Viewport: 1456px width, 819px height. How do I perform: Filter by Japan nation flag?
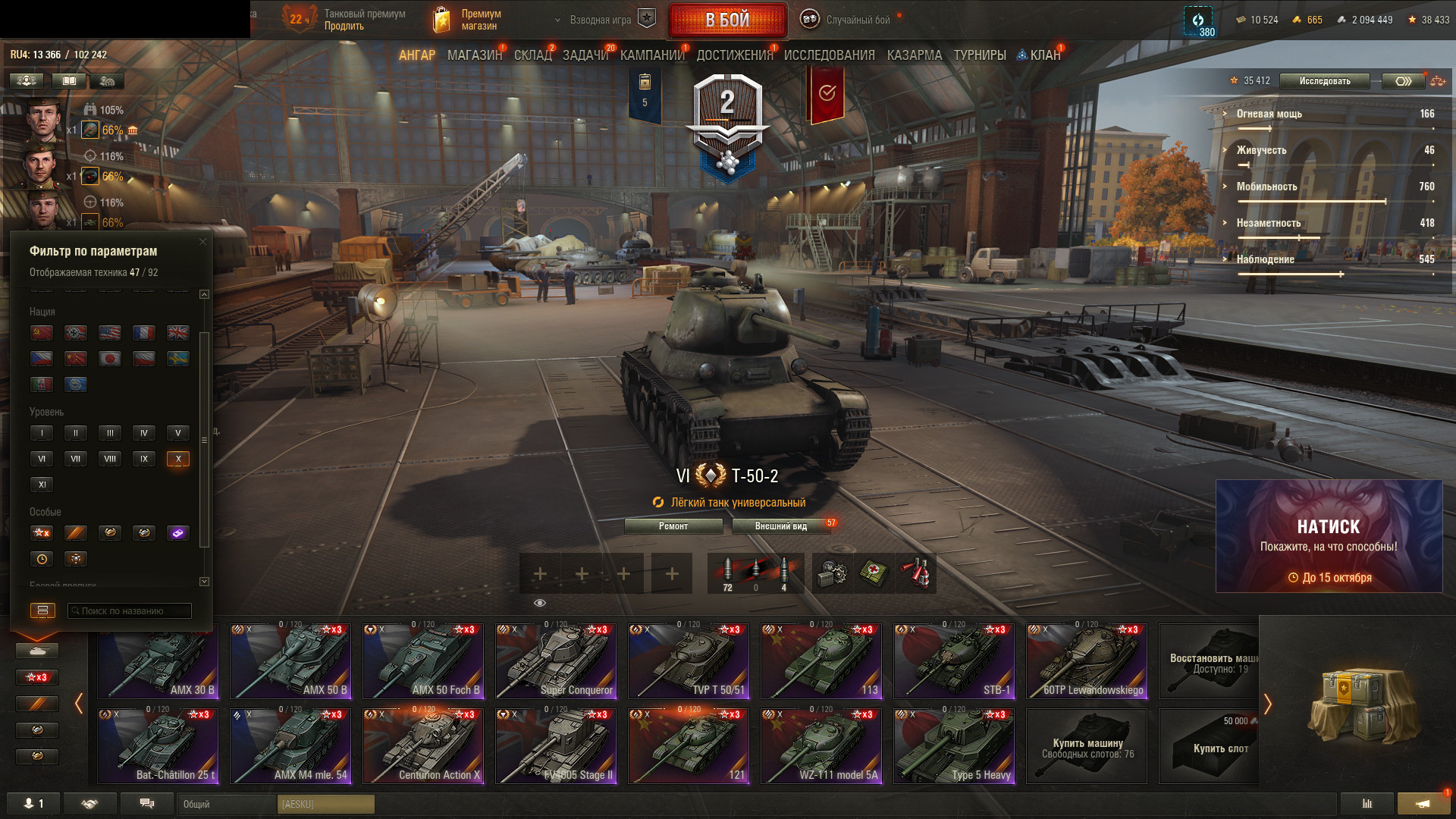(110, 359)
